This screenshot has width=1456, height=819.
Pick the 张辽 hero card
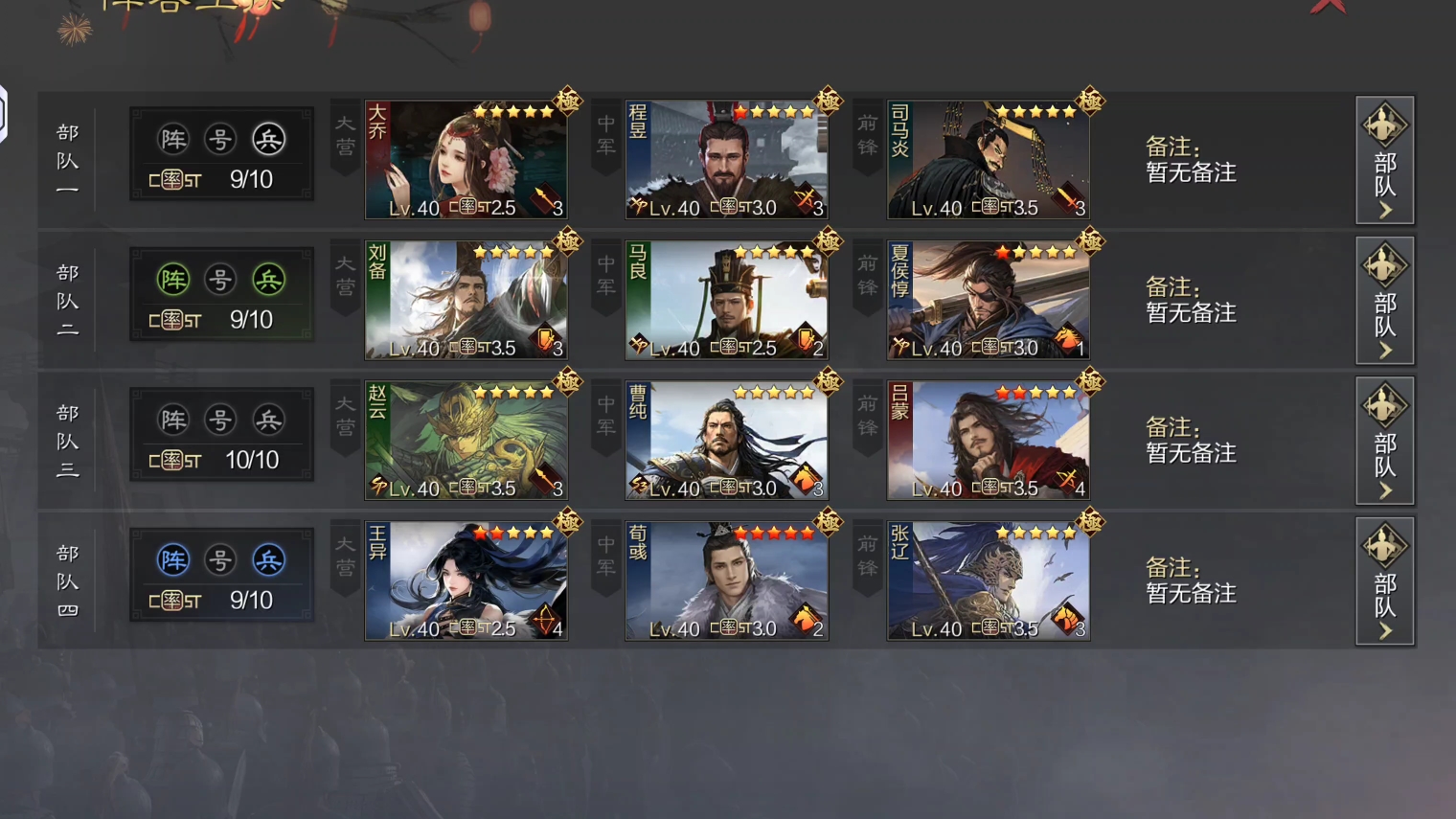988,581
